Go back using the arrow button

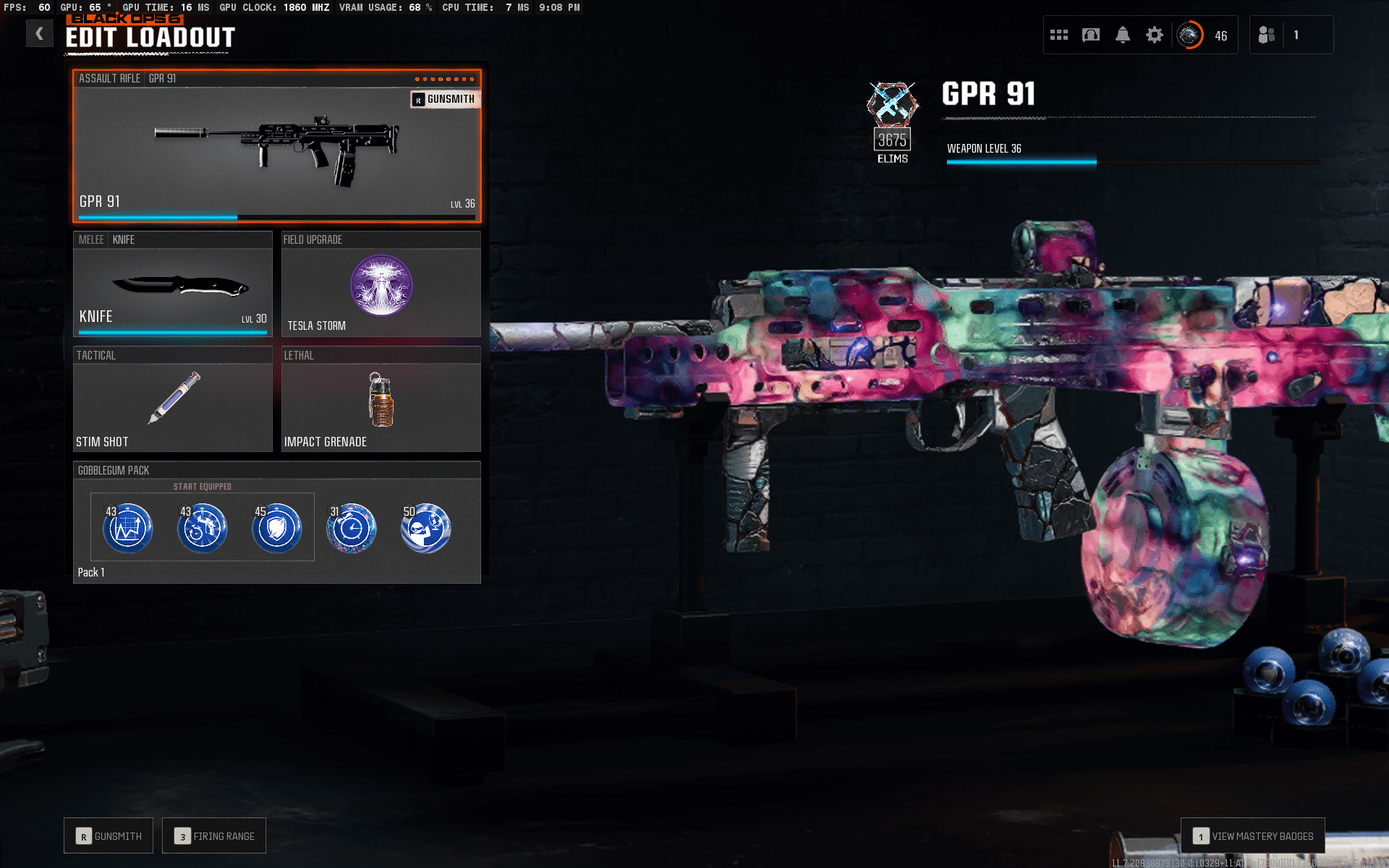(x=40, y=33)
